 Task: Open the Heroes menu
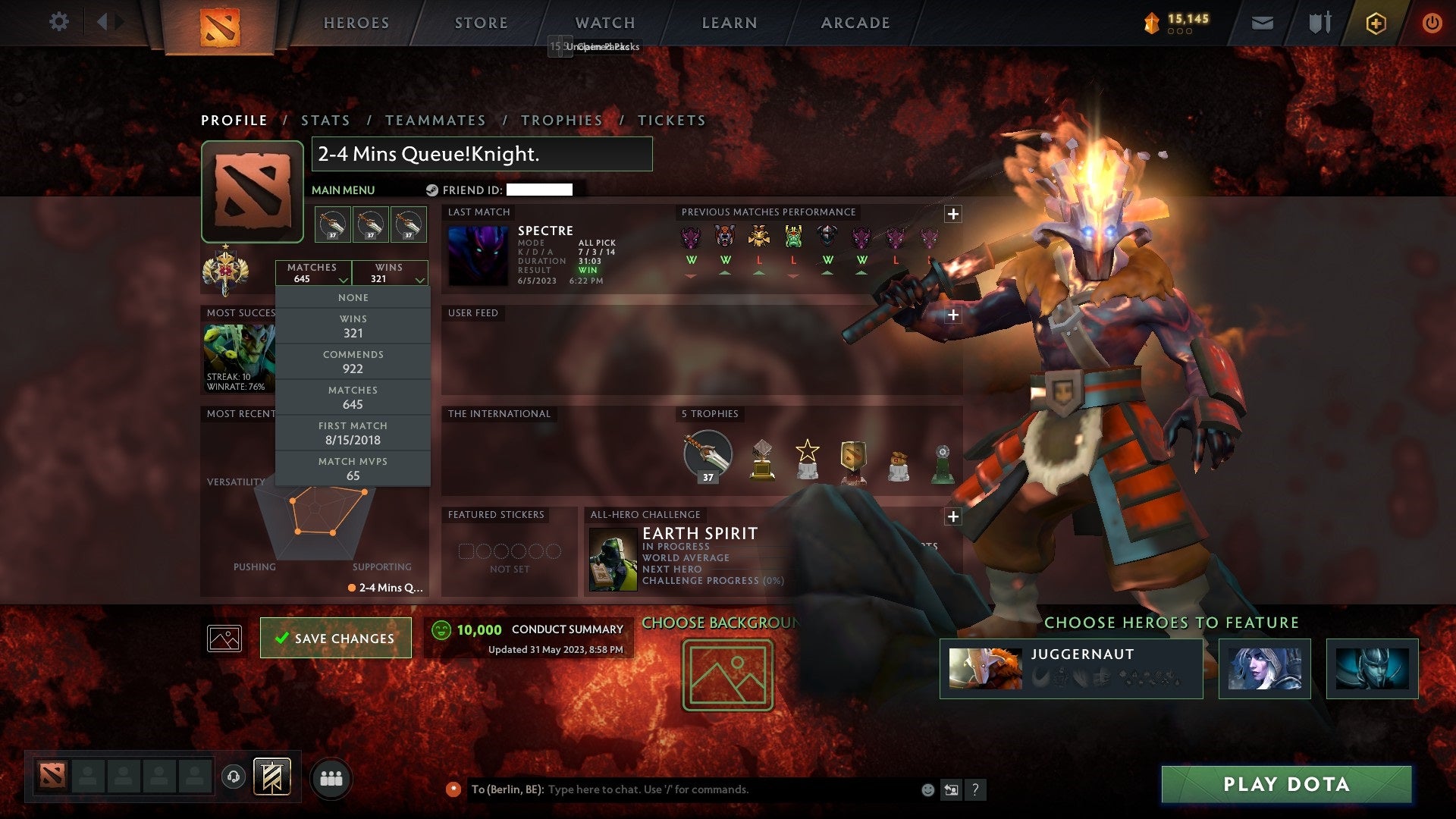click(356, 23)
